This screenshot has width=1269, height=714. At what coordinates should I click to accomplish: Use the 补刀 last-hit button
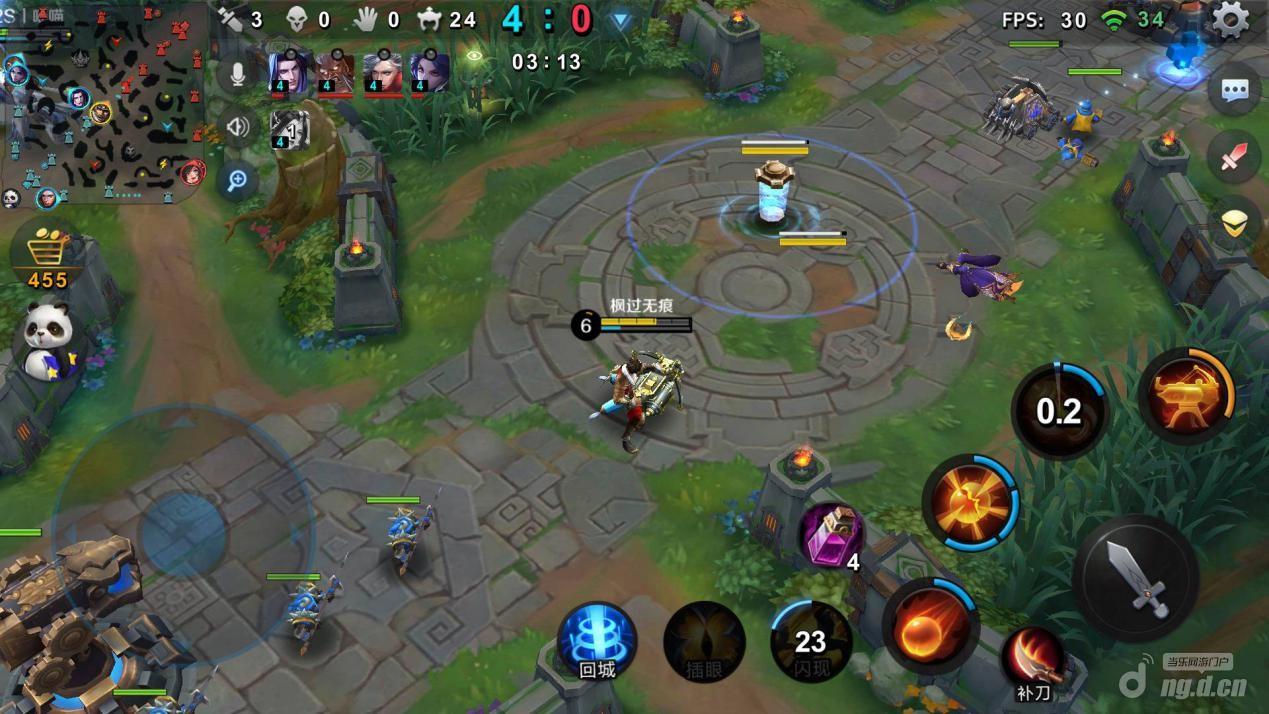1034,660
